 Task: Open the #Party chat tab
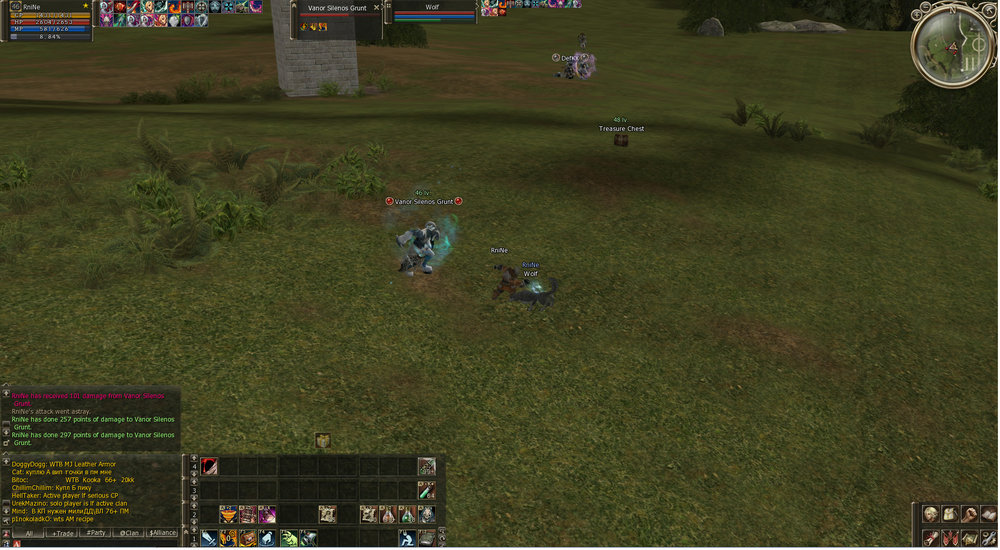[96, 533]
